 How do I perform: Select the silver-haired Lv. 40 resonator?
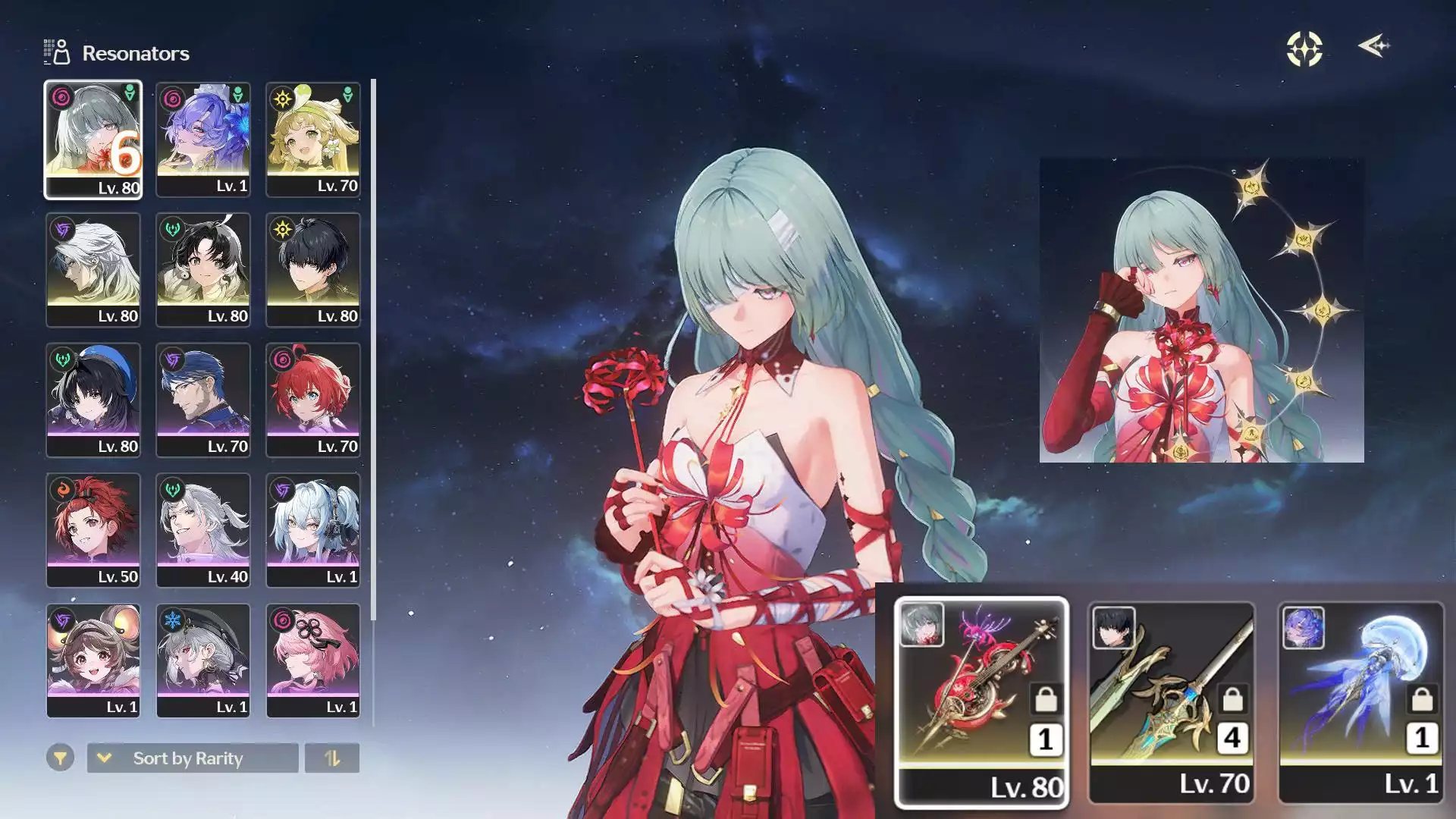point(203,531)
